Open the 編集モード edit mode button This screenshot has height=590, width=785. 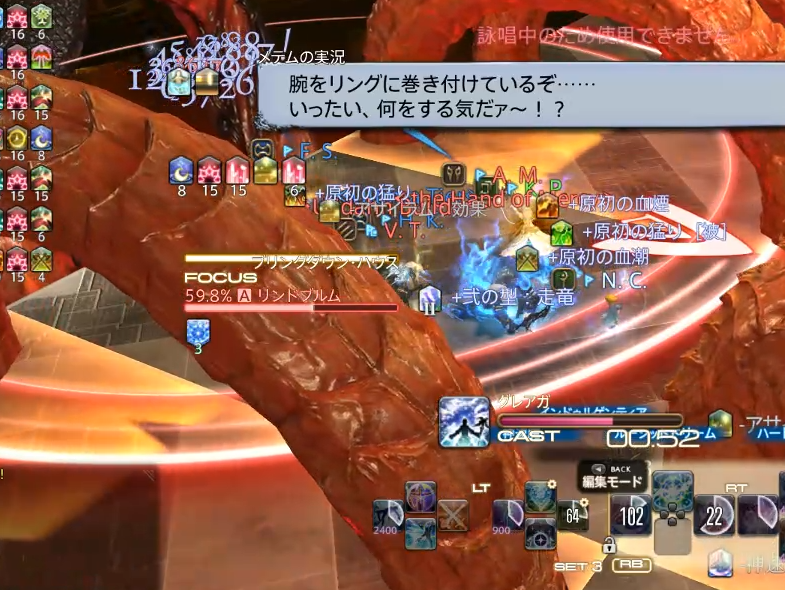[x=613, y=481]
